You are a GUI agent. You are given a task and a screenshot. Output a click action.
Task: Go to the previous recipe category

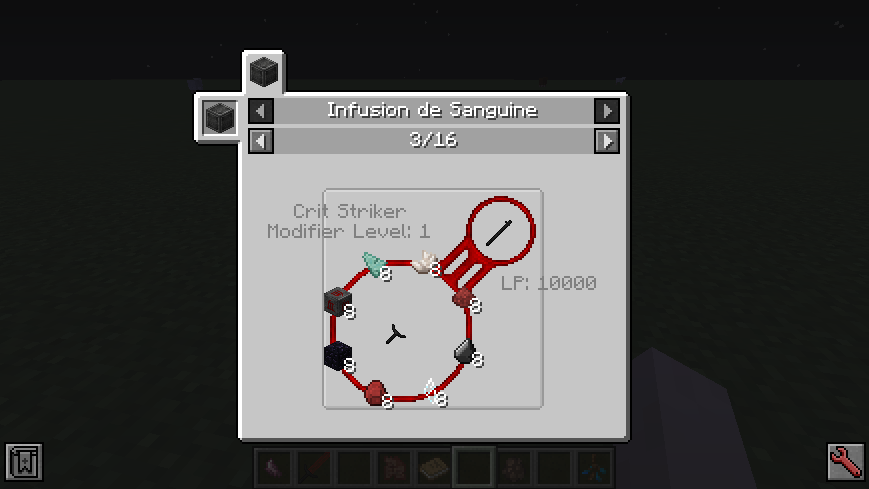(x=260, y=110)
